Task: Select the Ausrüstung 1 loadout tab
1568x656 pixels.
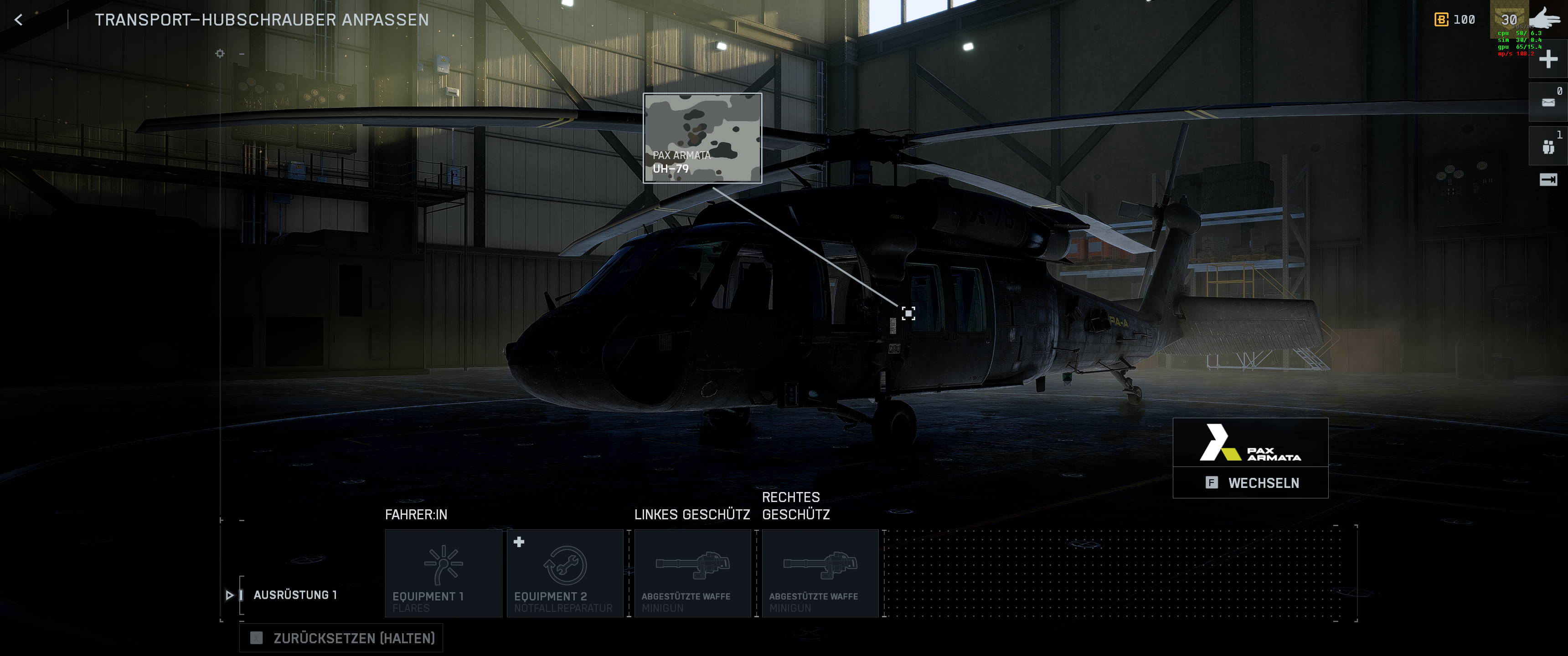Action: pyautogui.click(x=295, y=595)
